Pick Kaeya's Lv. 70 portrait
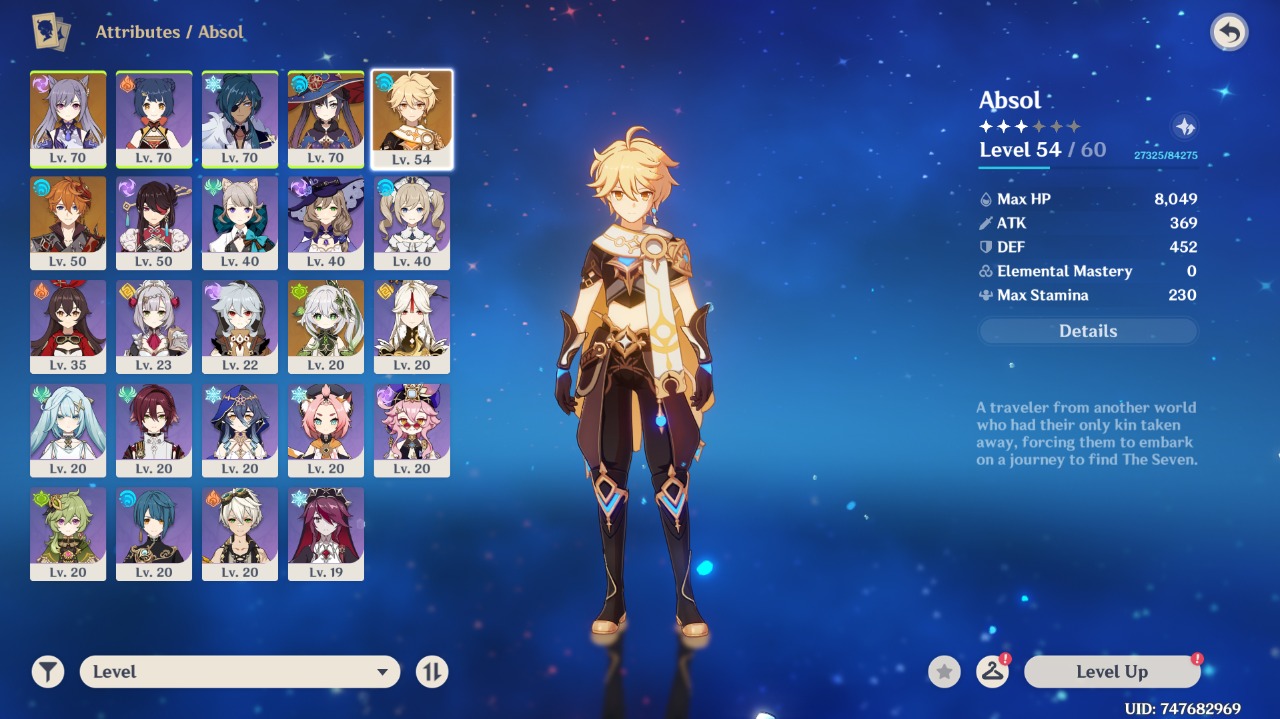Viewport: 1280px width, 719px height. (x=240, y=119)
